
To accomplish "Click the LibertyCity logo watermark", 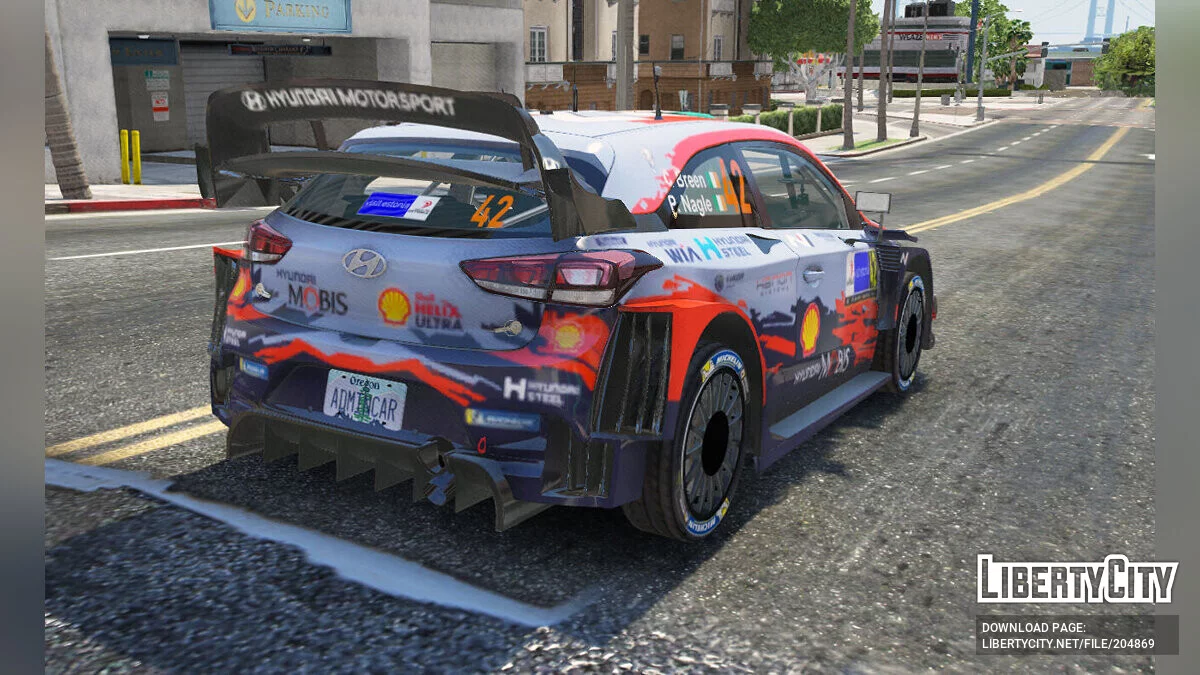I will click(x=1077, y=579).
